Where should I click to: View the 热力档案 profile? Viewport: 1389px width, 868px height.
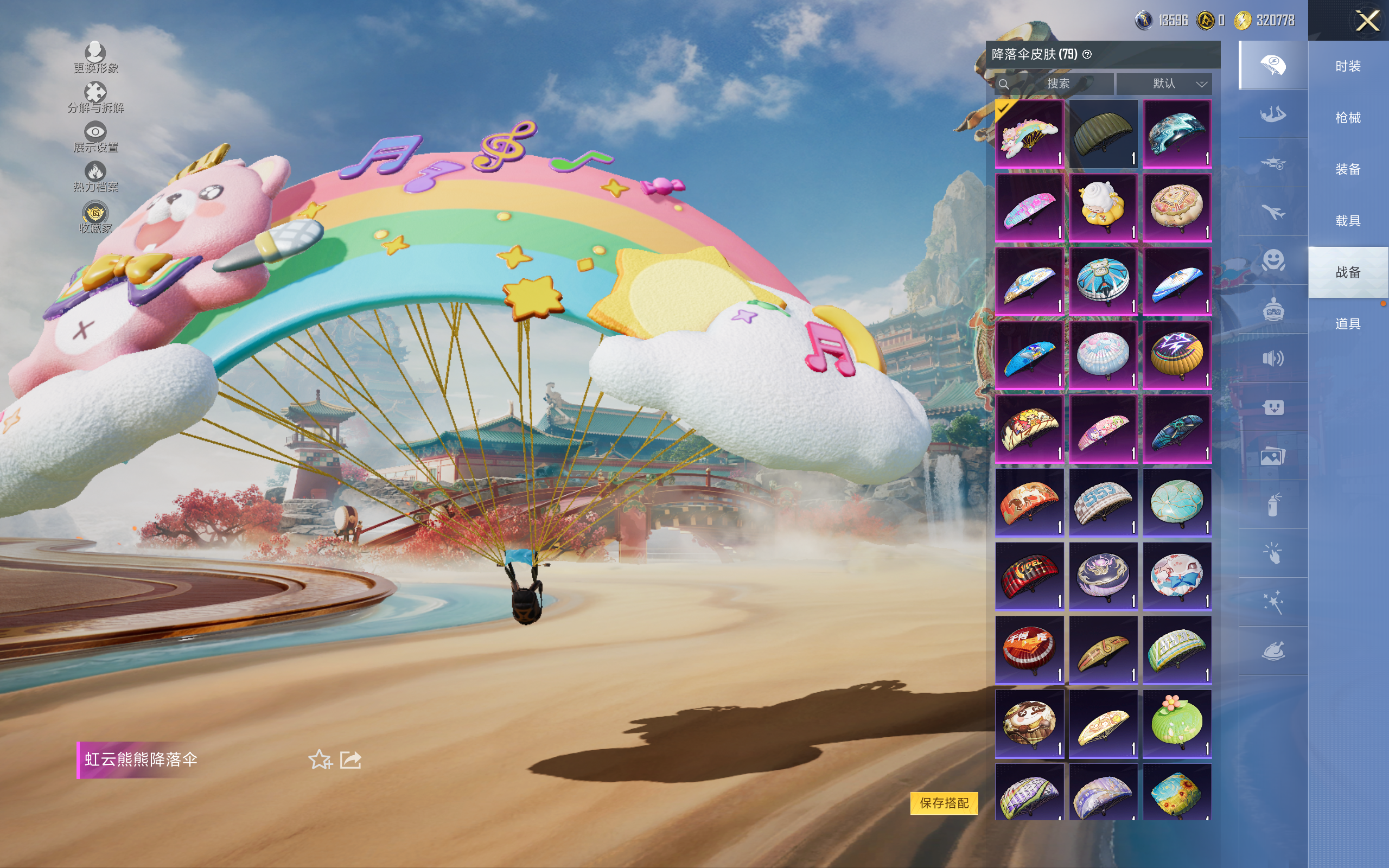pos(95,176)
